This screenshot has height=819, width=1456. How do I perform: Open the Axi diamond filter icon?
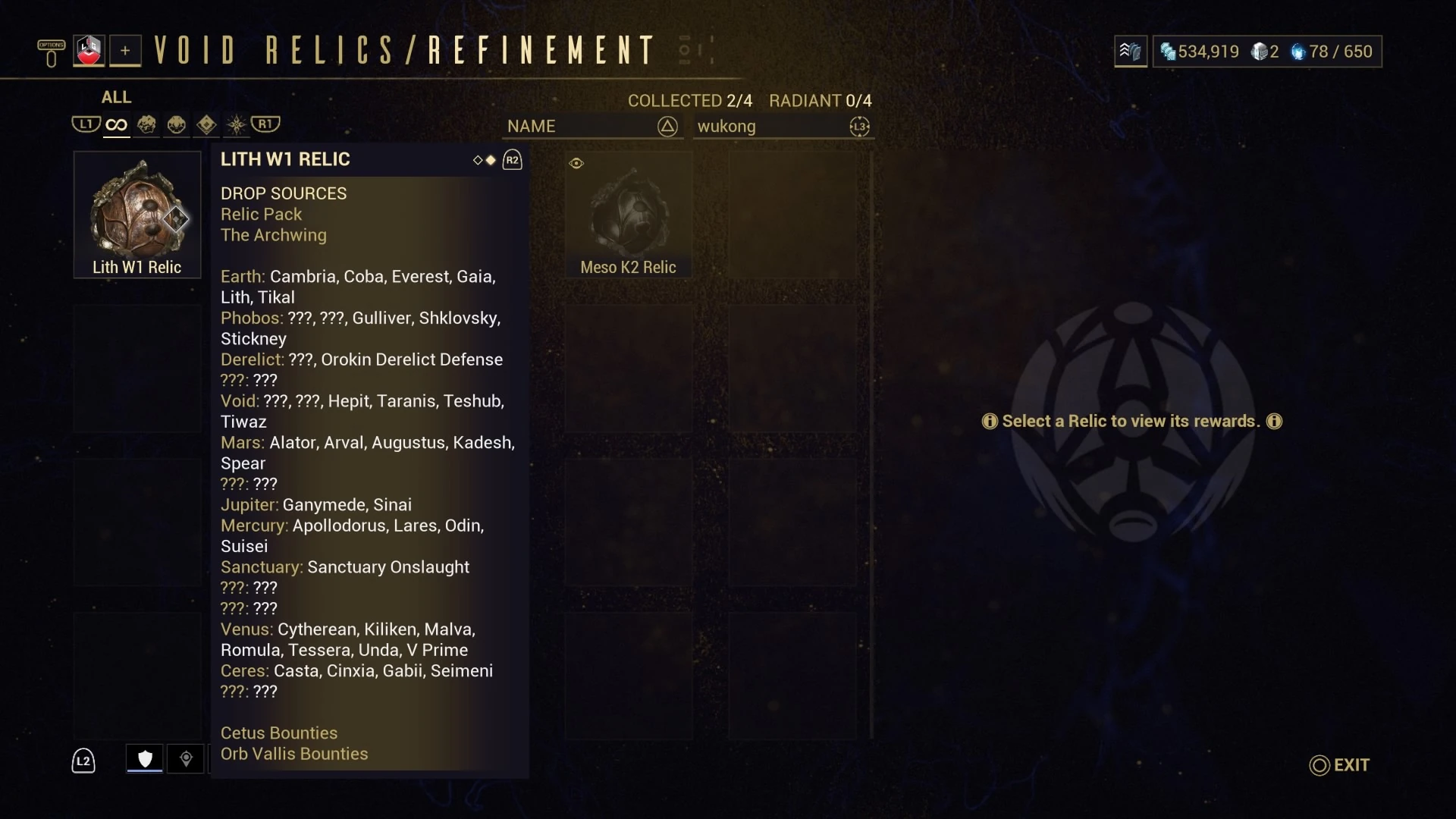[206, 124]
